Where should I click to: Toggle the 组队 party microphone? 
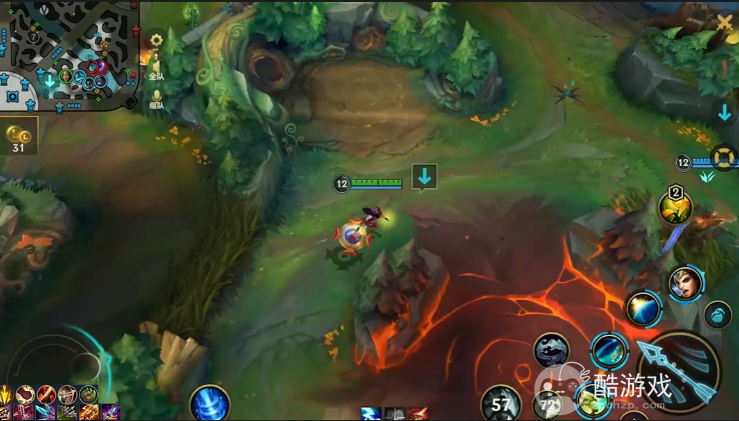click(156, 96)
